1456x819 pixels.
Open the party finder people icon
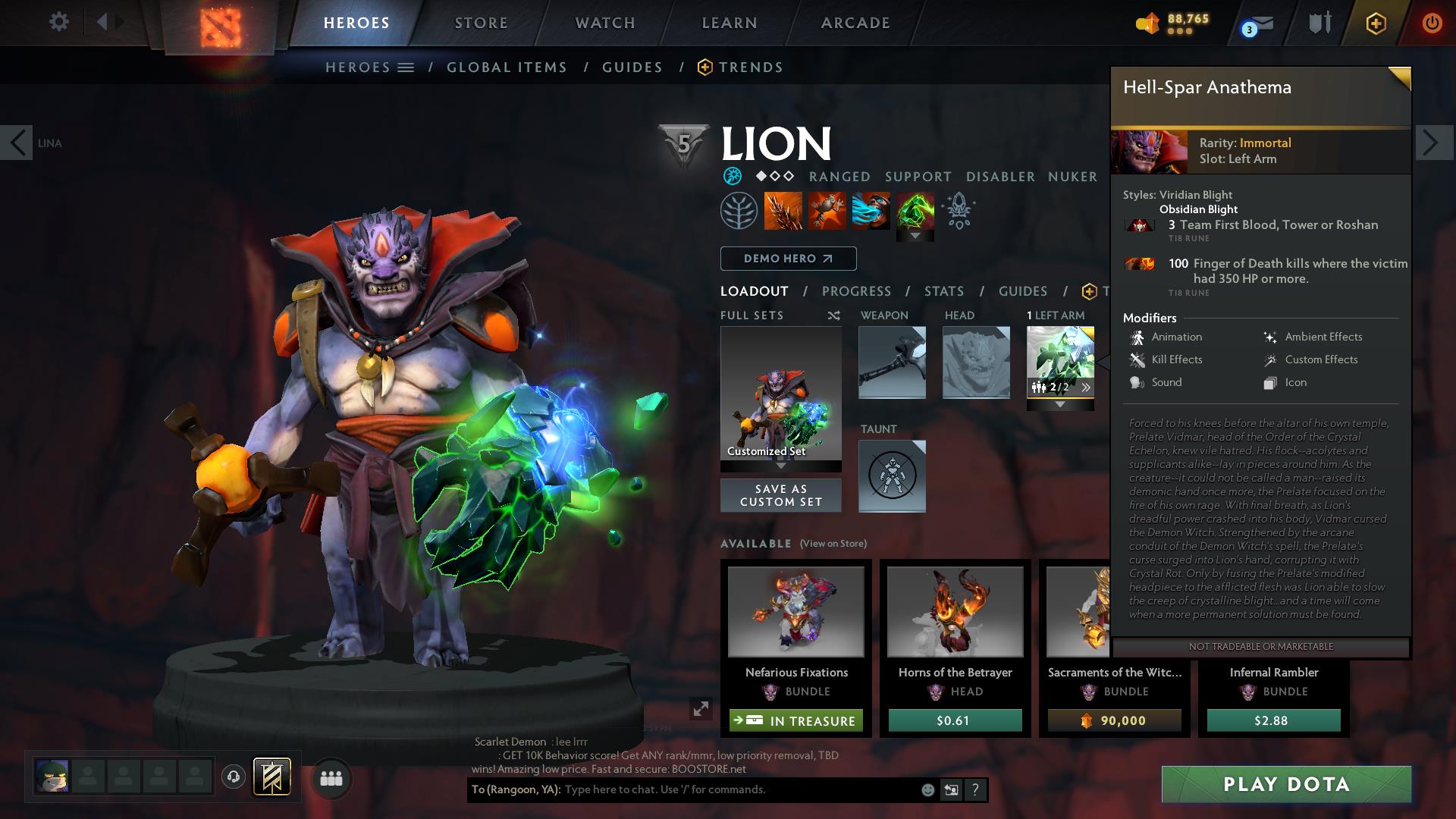coord(331,778)
